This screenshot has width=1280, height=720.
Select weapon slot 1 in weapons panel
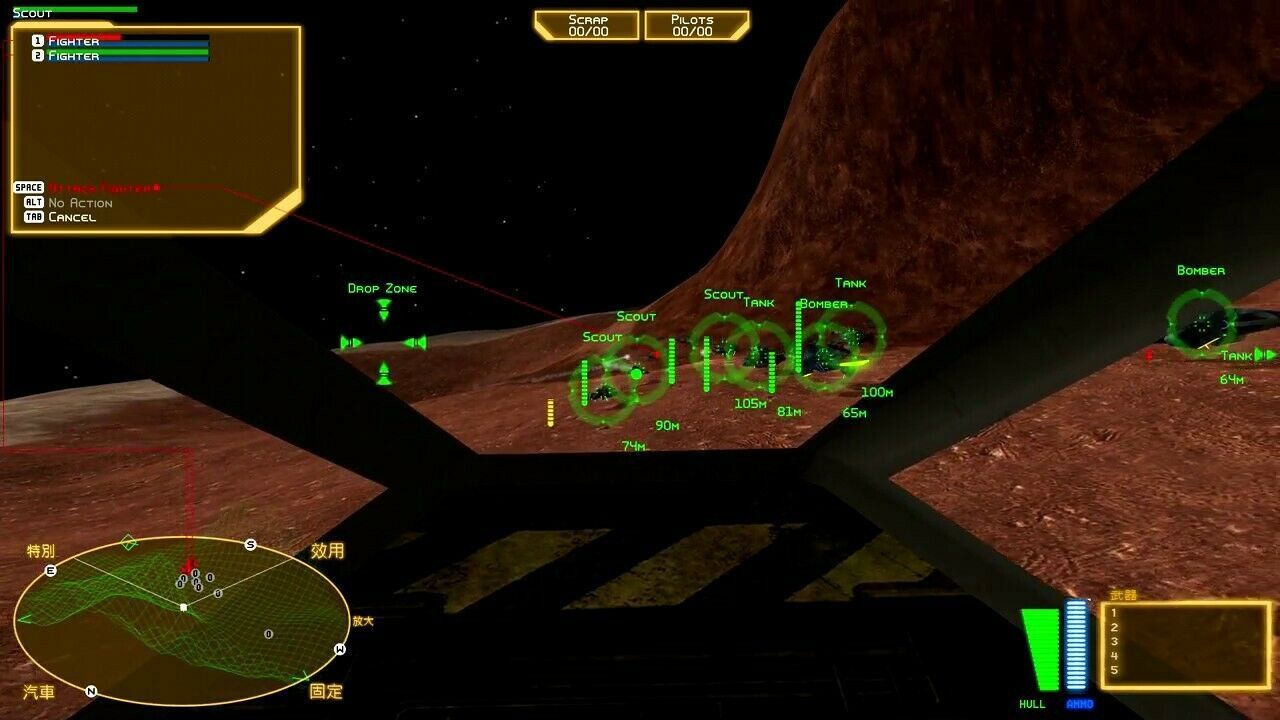coord(1114,613)
